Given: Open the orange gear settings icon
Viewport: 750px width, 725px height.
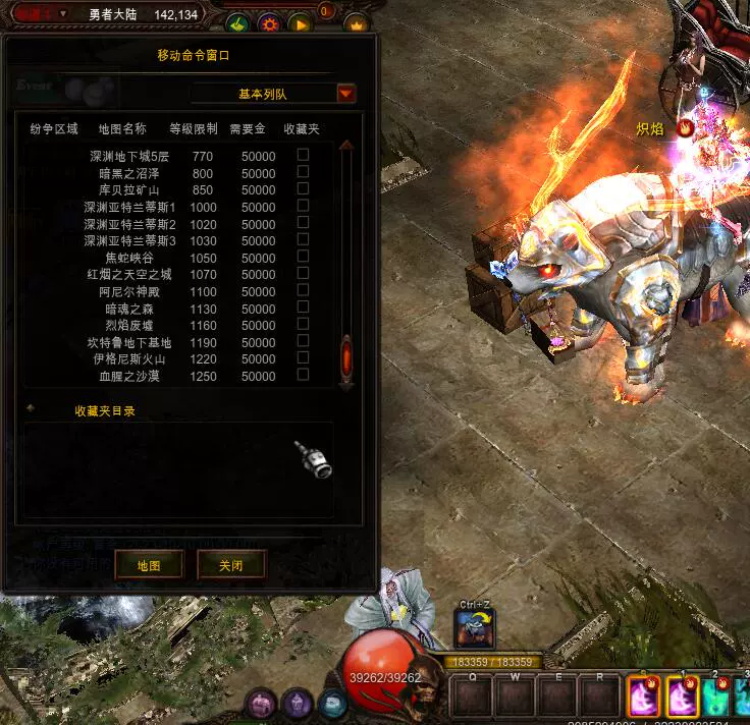Looking at the screenshot, I should coord(268,23).
